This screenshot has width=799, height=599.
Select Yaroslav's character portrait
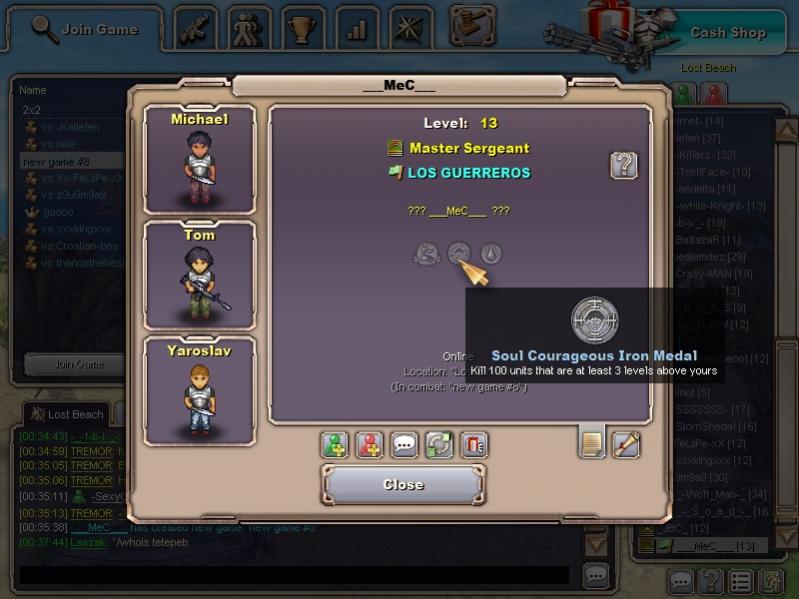(x=199, y=391)
